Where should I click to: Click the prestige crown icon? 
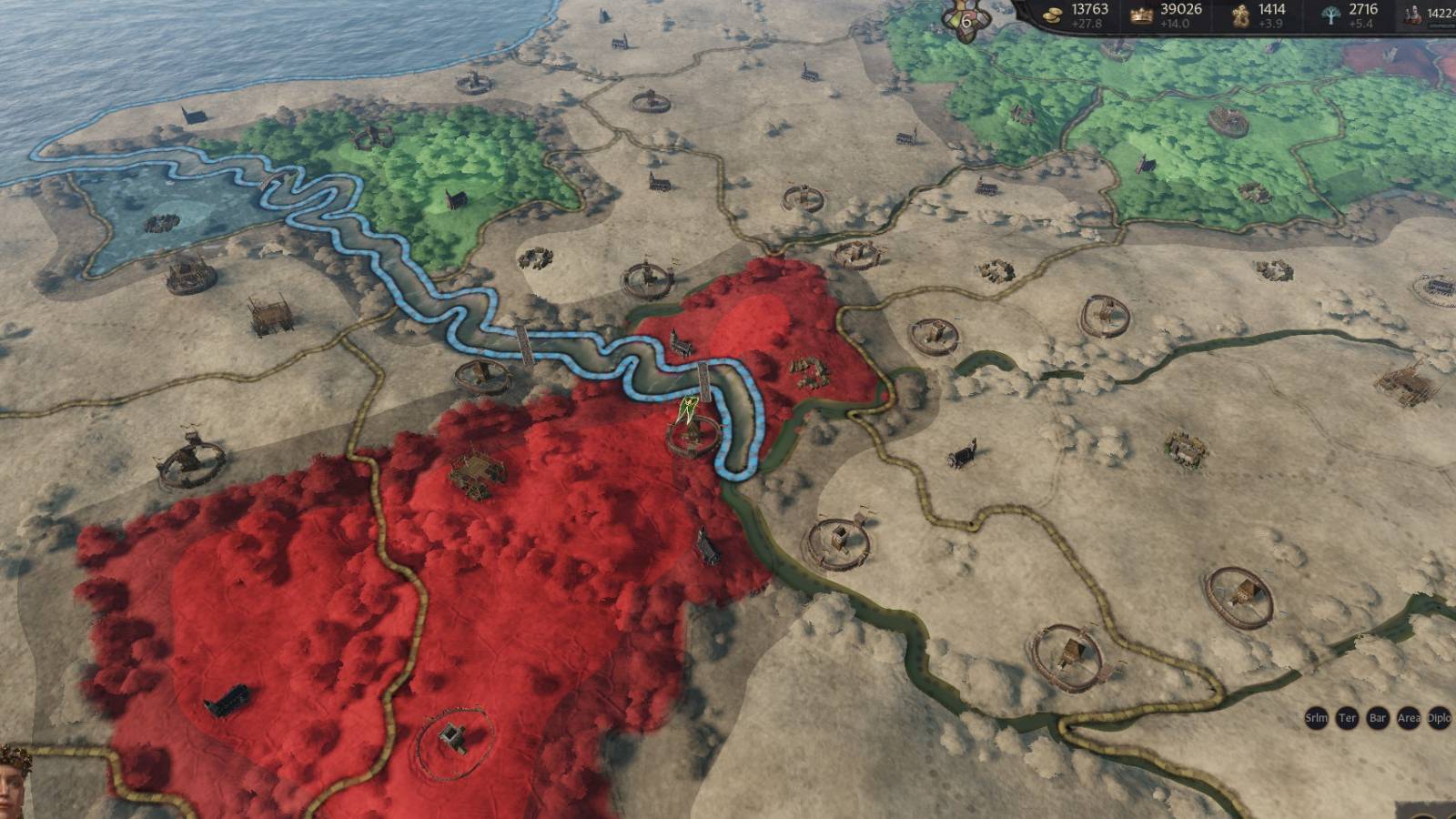coord(1142,15)
